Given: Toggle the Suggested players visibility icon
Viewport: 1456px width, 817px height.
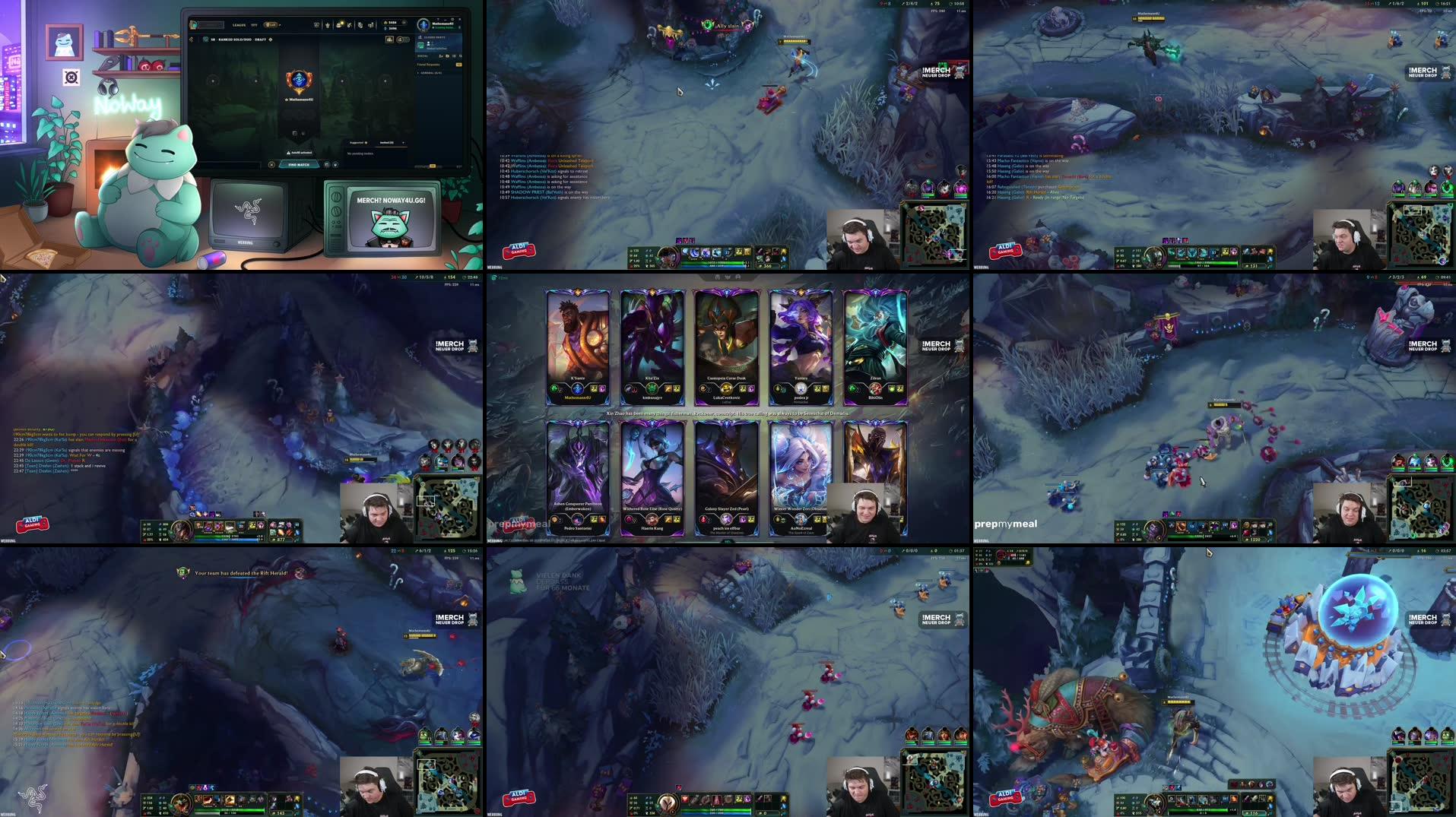Looking at the screenshot, I should [366, 143].
